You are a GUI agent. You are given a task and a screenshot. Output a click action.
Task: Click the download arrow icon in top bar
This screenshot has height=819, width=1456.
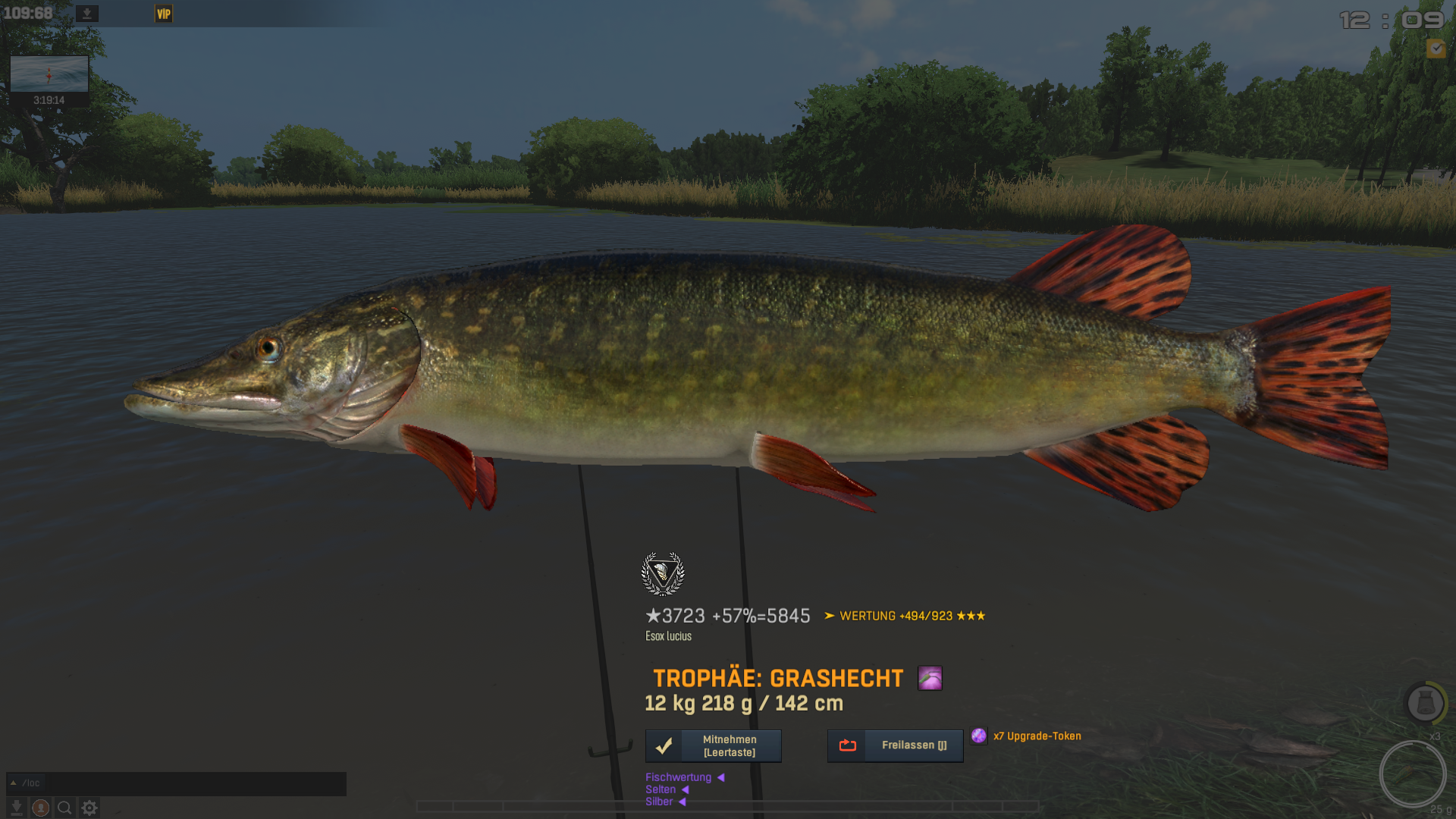pos(87,14)
